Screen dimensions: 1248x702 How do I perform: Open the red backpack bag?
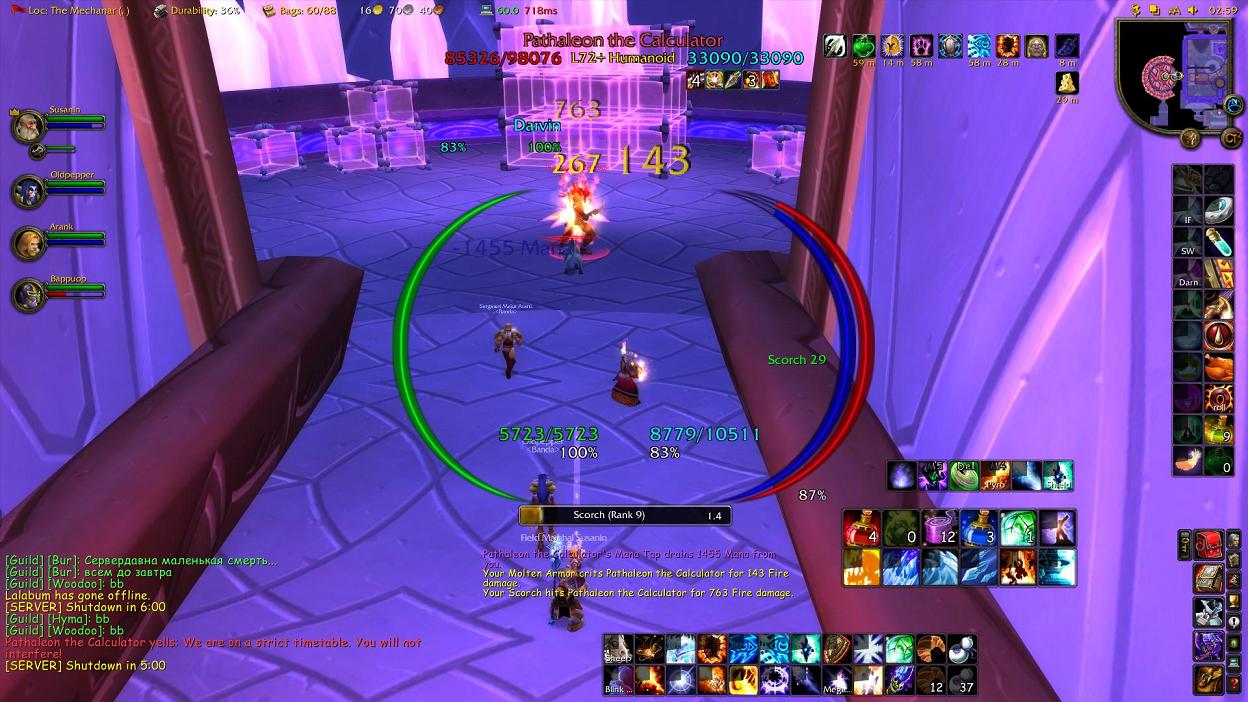(1209, 546)
